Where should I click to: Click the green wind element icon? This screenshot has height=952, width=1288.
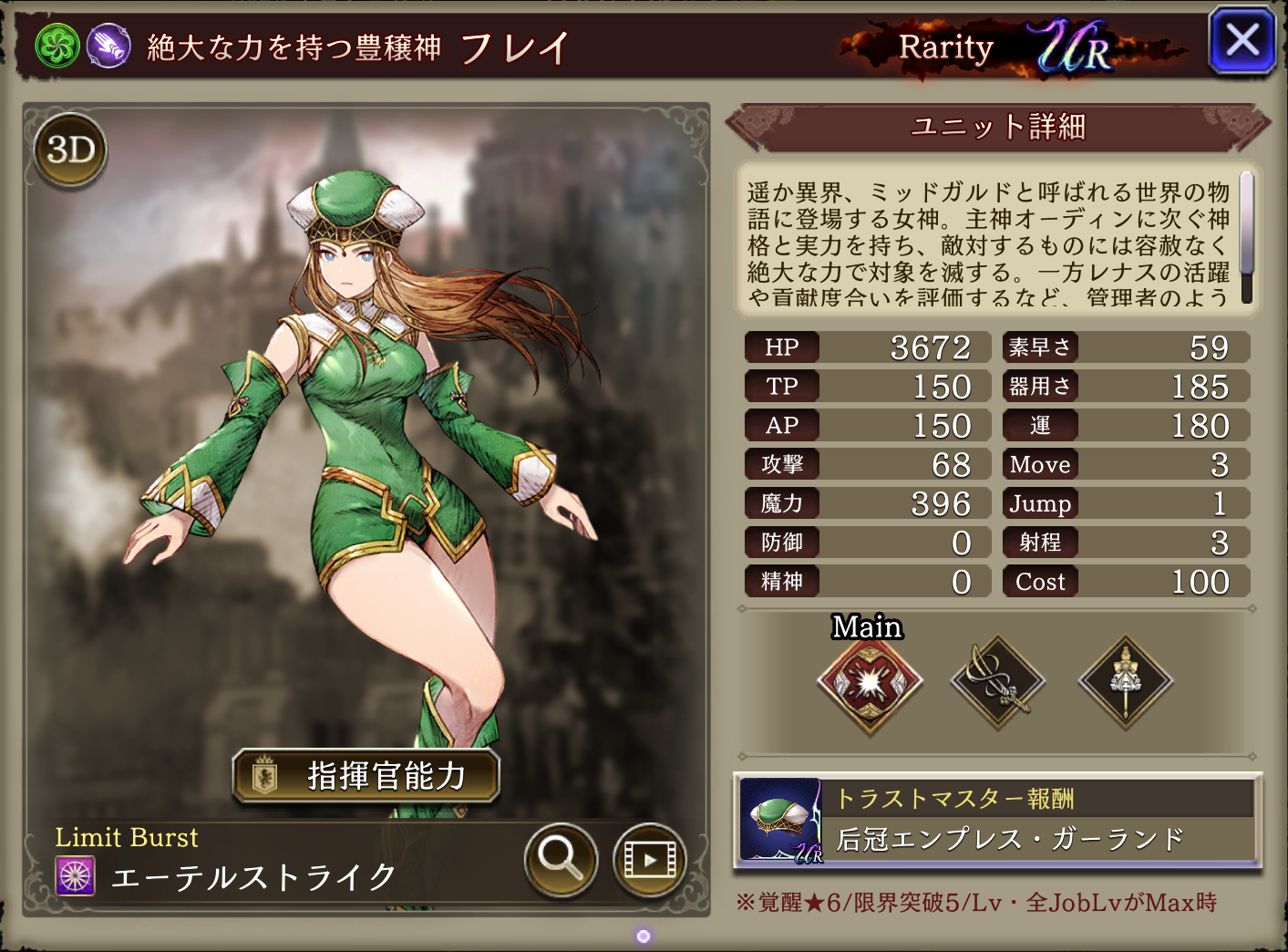tap(57, 46)
